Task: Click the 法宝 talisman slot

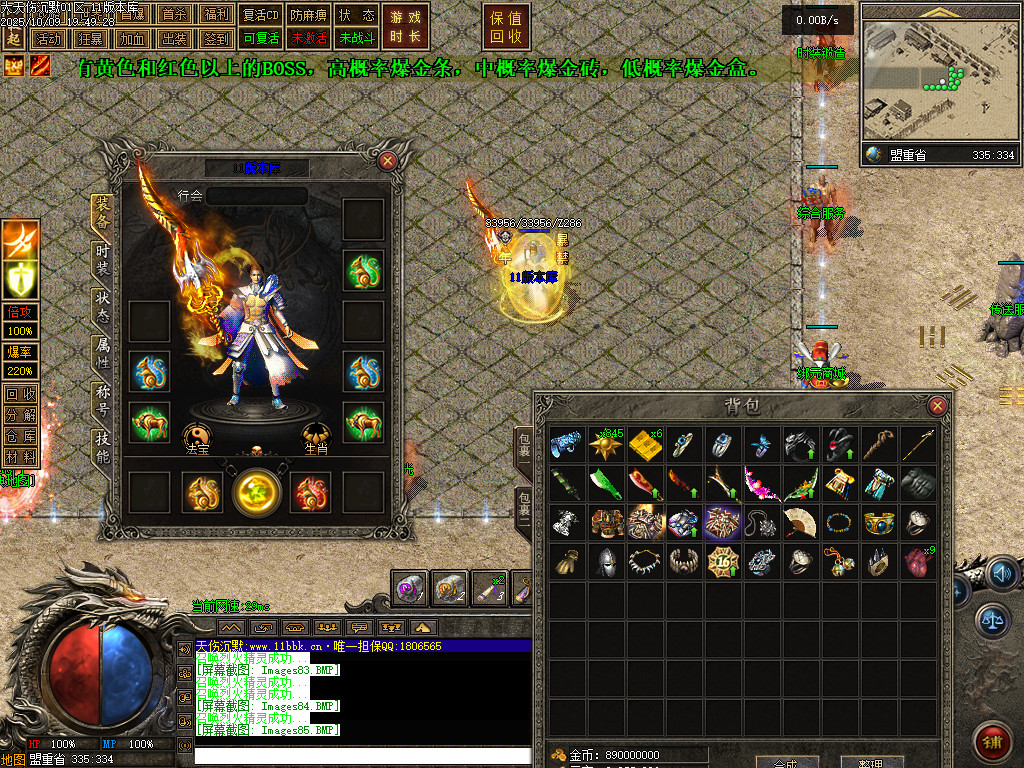Action: [x=198, y=435]
